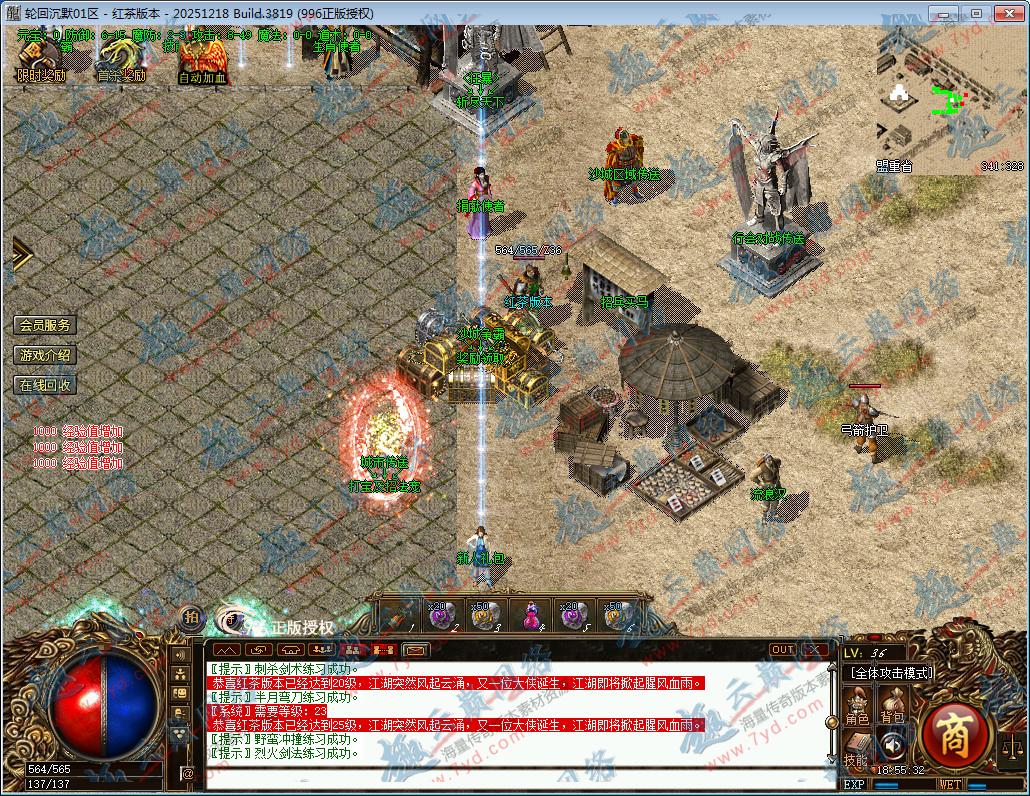
Task: Open the 角色 character panel
Action: (857, 708)
